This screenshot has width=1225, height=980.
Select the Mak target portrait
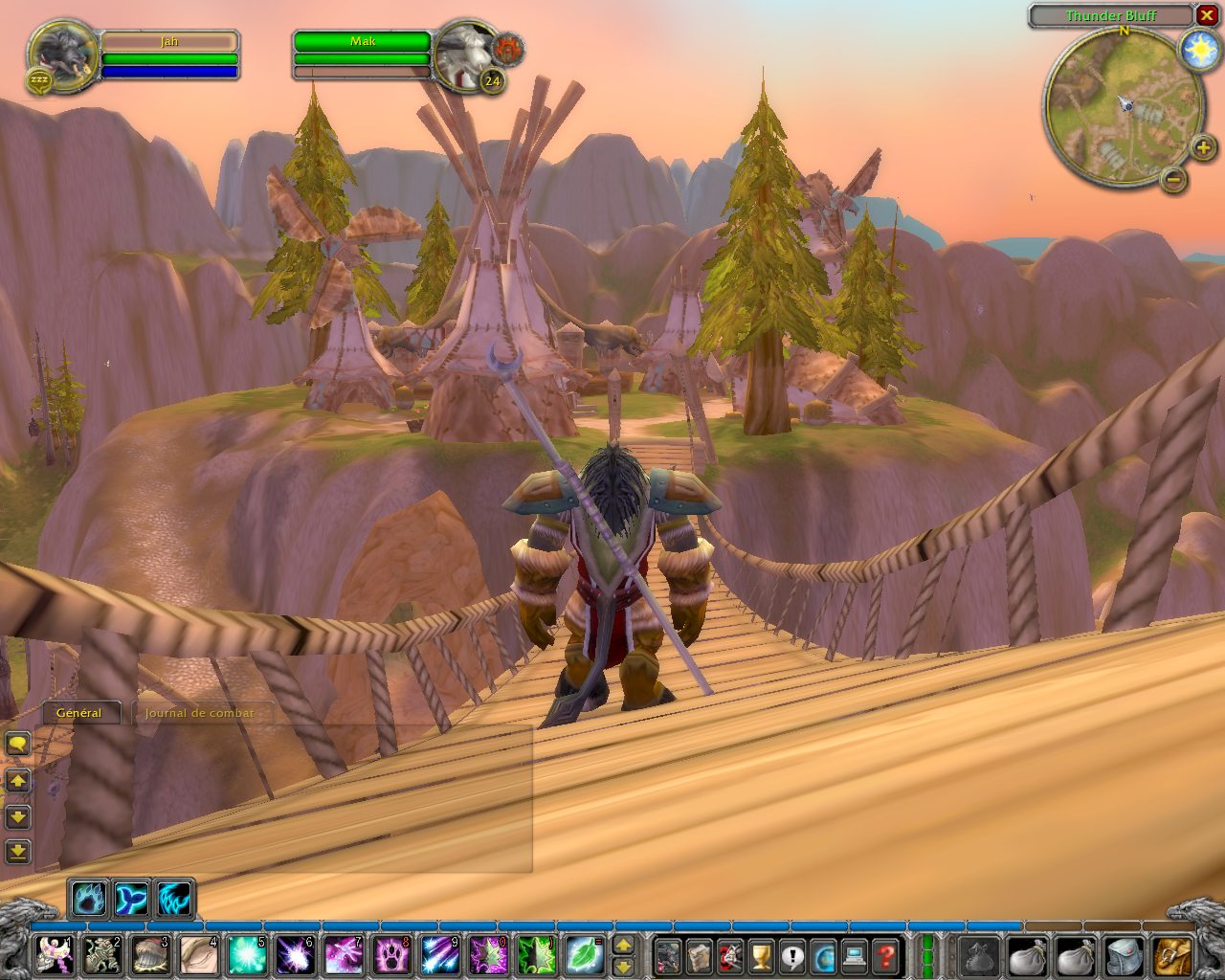coord(467,54)
